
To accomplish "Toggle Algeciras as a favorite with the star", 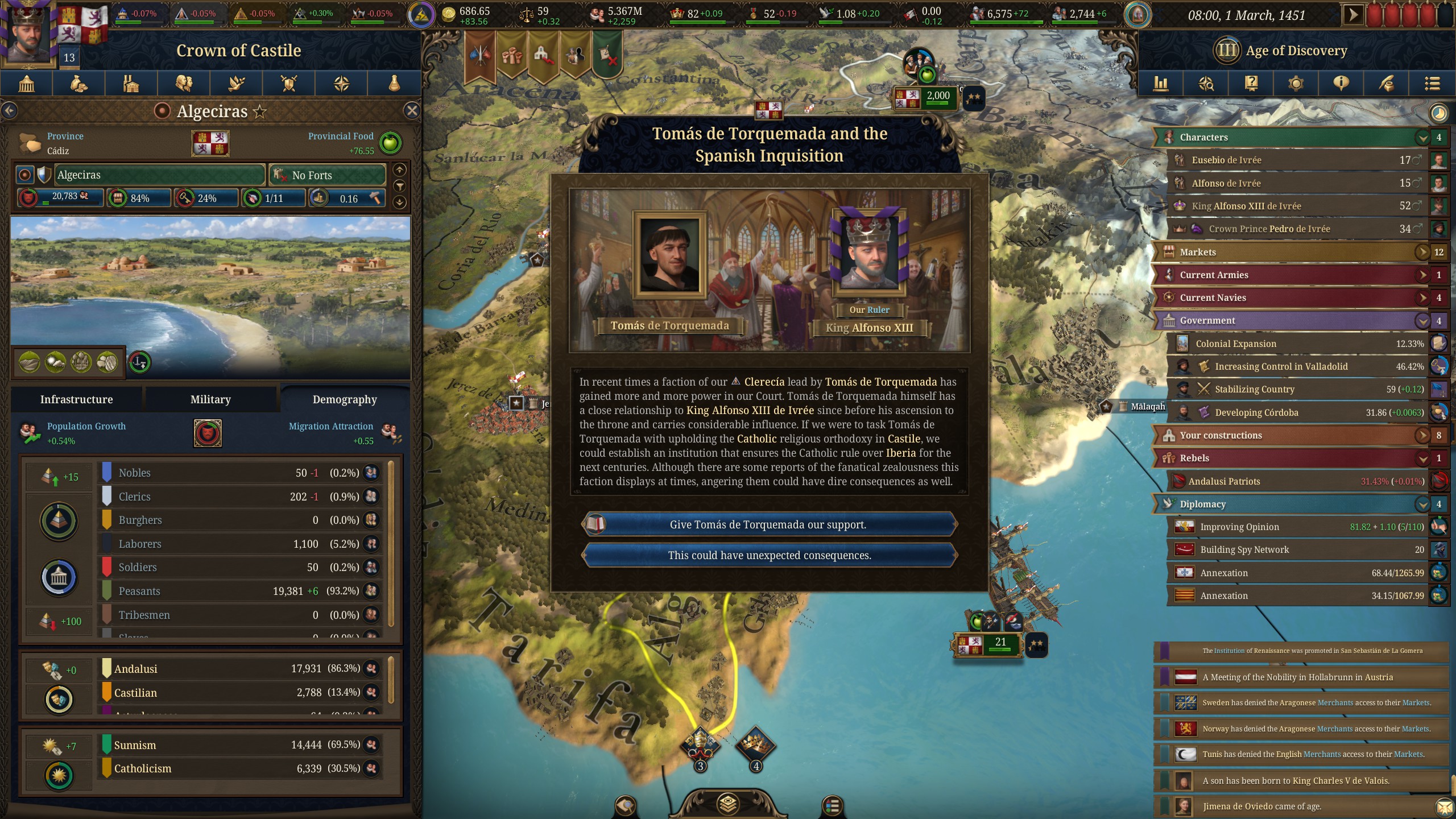I will (260, 111).
